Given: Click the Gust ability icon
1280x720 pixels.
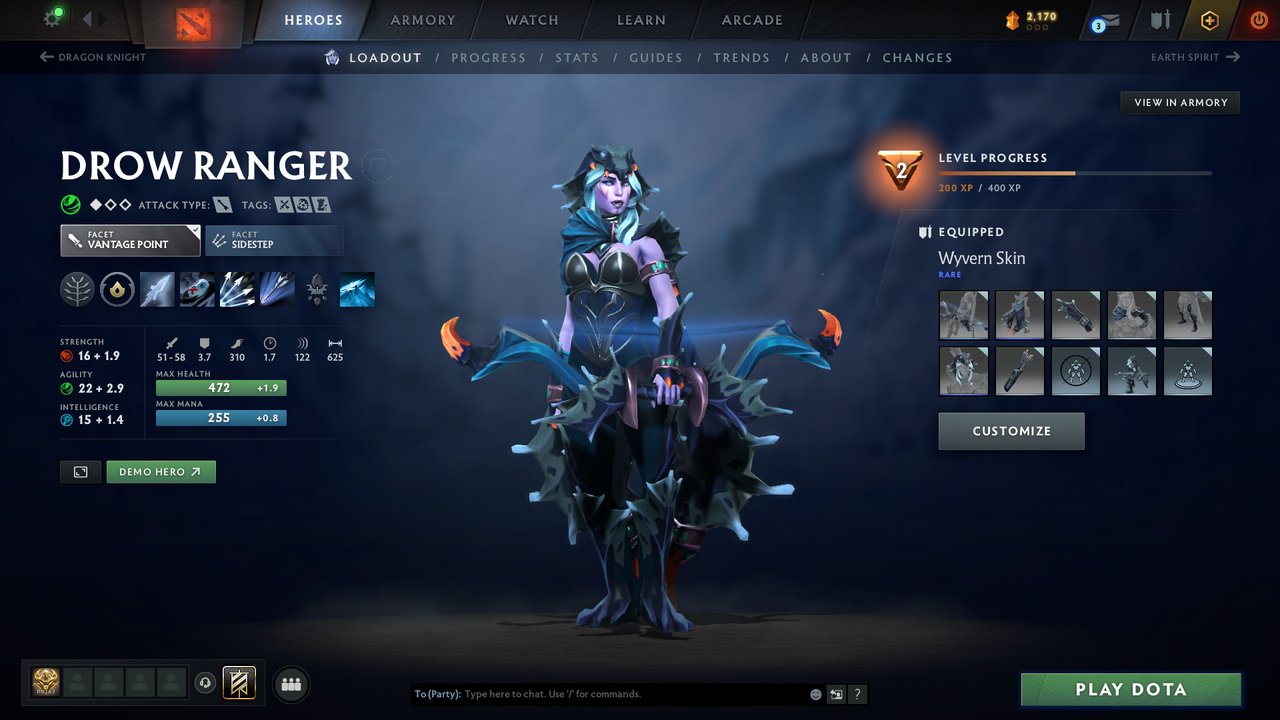Looking at the screenshot, I should (197, 289).
